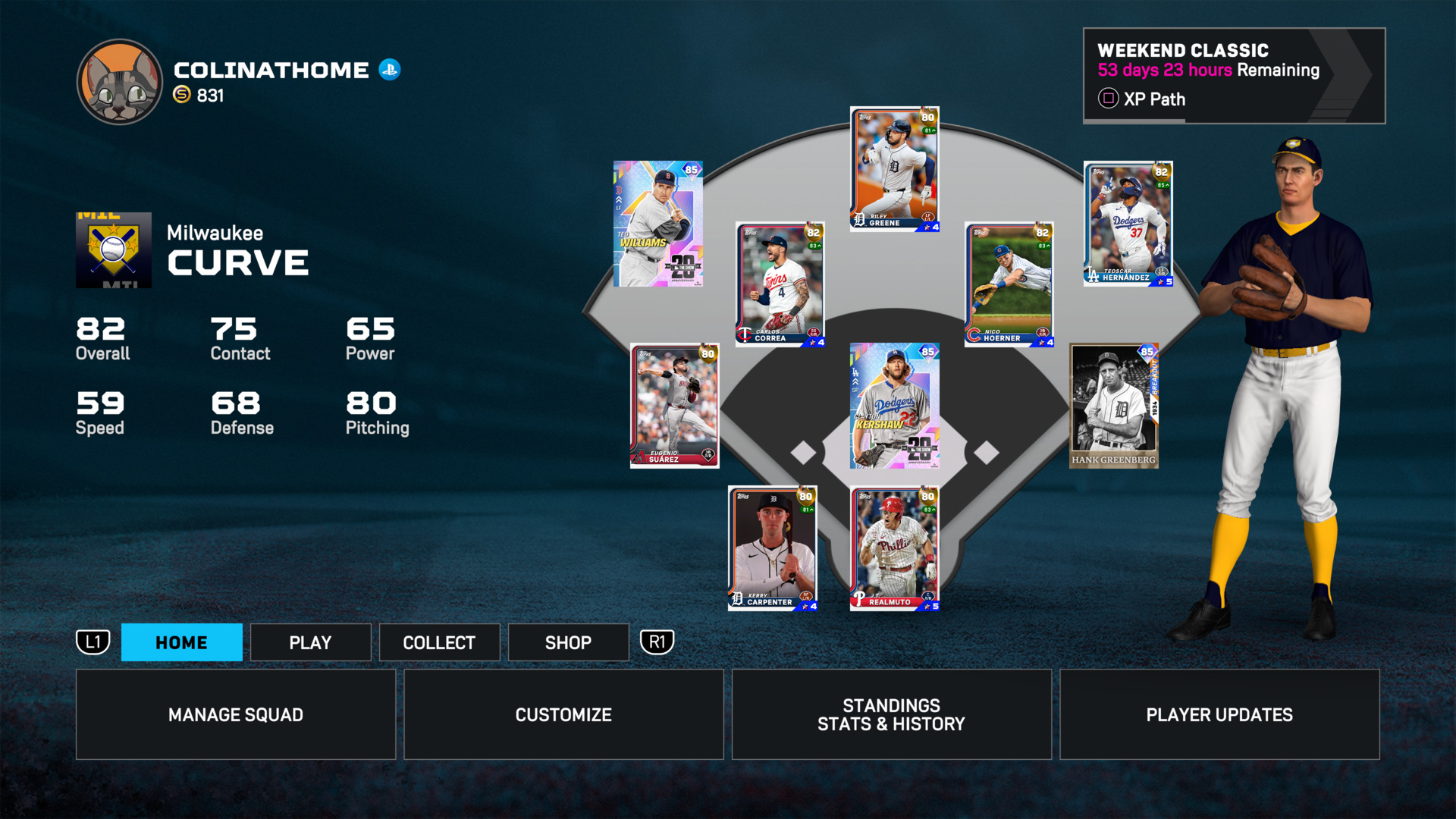Select the Nico Hoerner card
The height and width of the screenshot is (819, 1456).
[1009, 284]
